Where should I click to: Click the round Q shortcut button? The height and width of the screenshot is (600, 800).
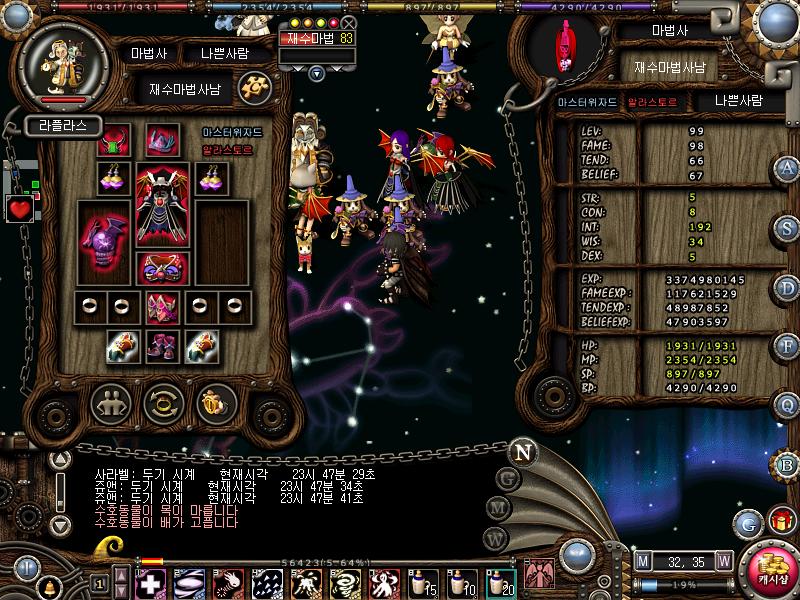[787, 403]
